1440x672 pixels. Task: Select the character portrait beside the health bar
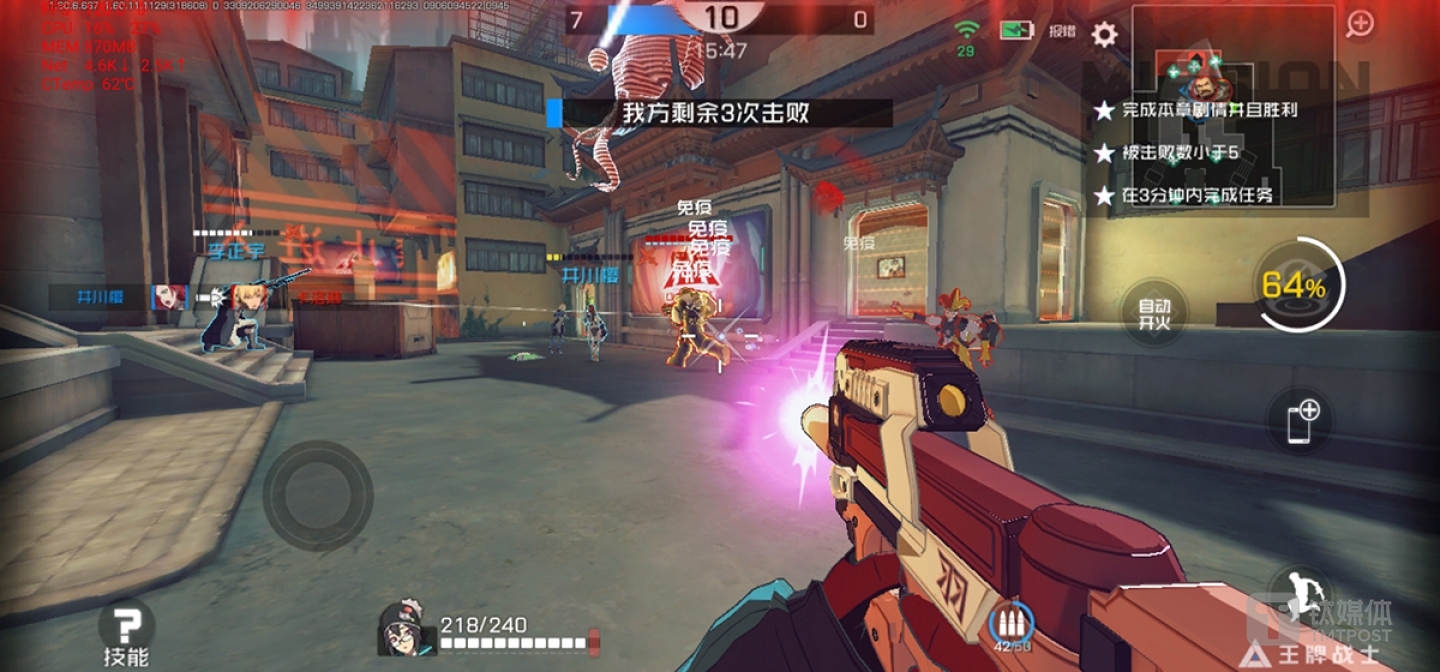(406, 628)
